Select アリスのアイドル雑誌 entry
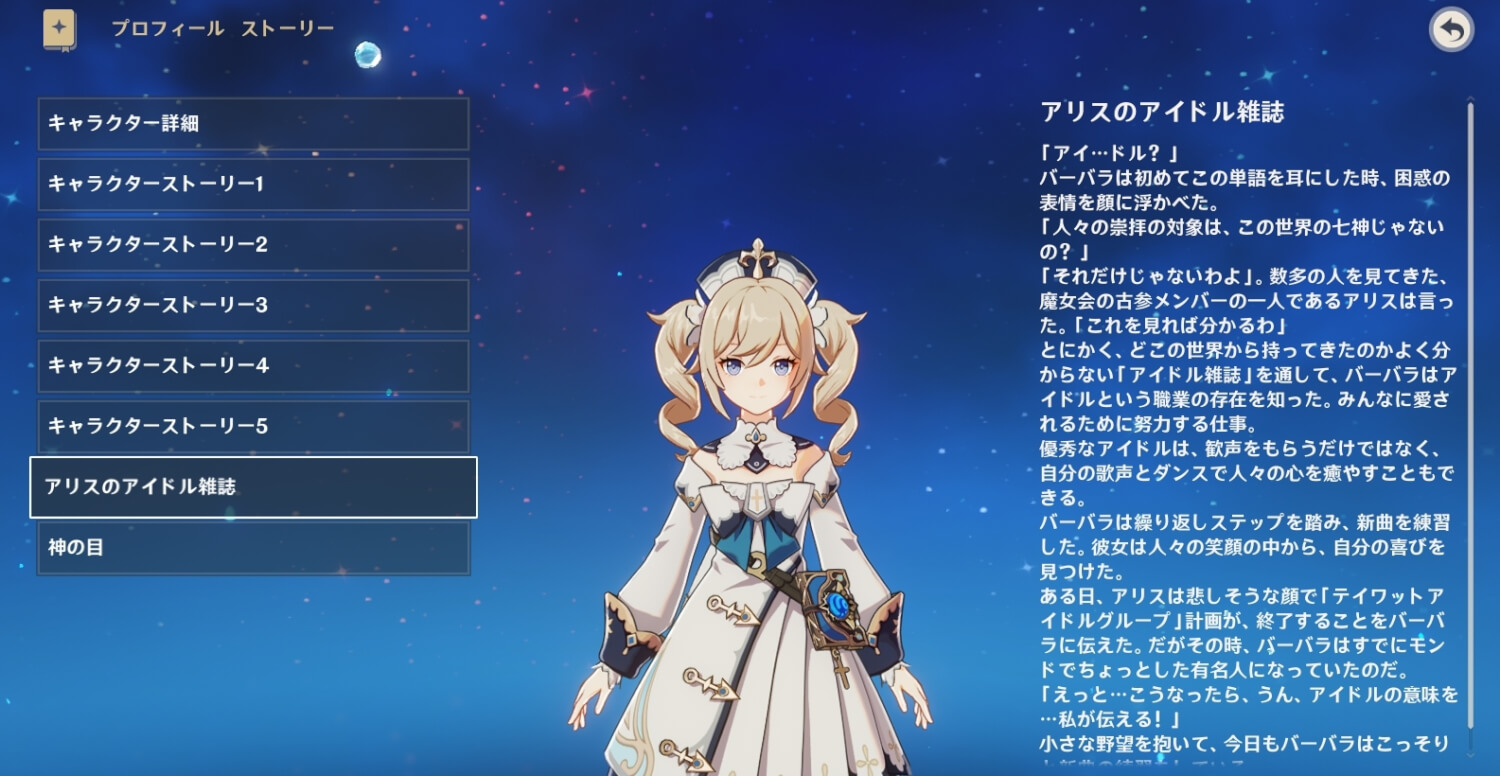This screenshot has width=1500, height=776. pos(253,488)
